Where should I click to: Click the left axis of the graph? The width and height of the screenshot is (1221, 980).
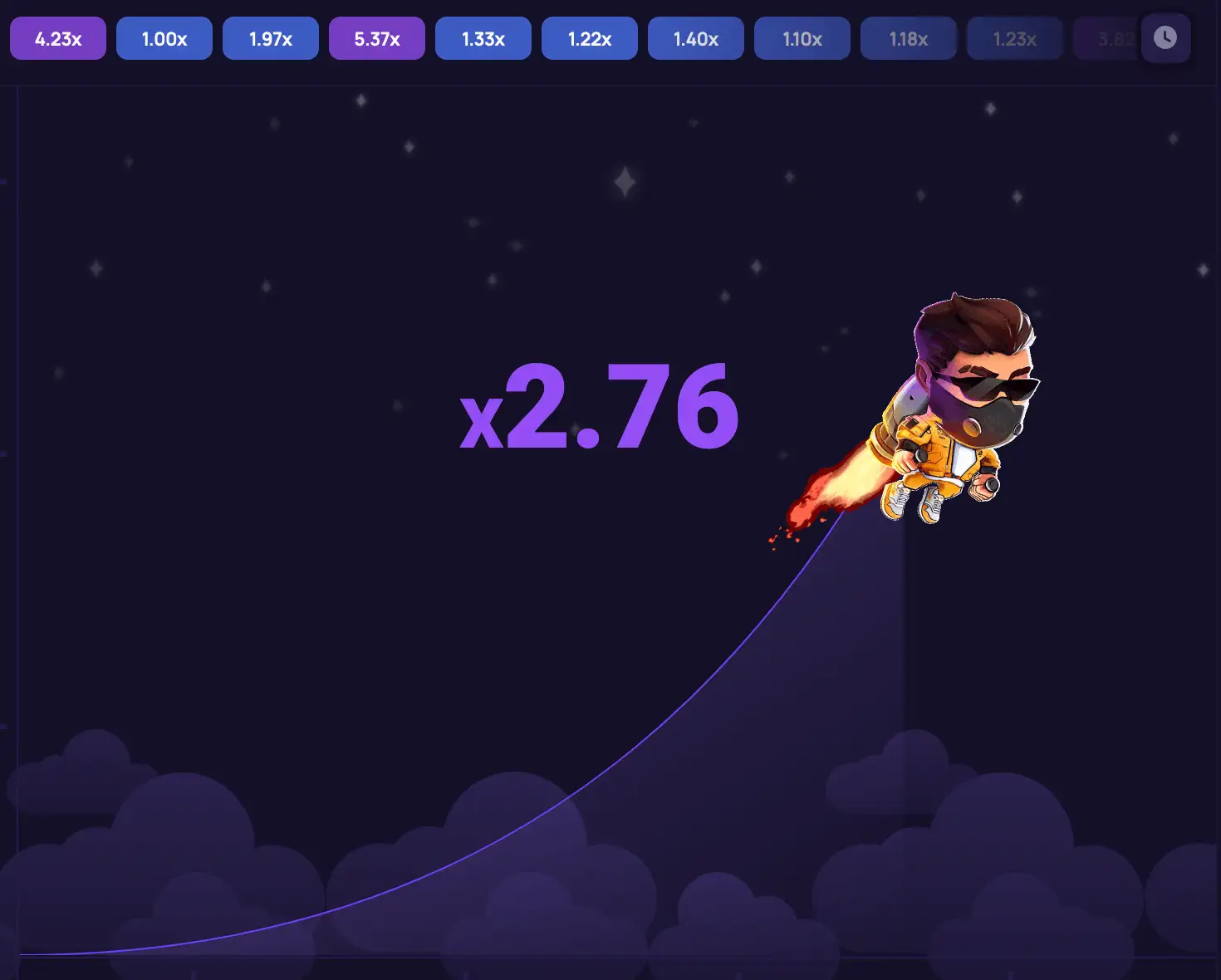click(18, 498)
